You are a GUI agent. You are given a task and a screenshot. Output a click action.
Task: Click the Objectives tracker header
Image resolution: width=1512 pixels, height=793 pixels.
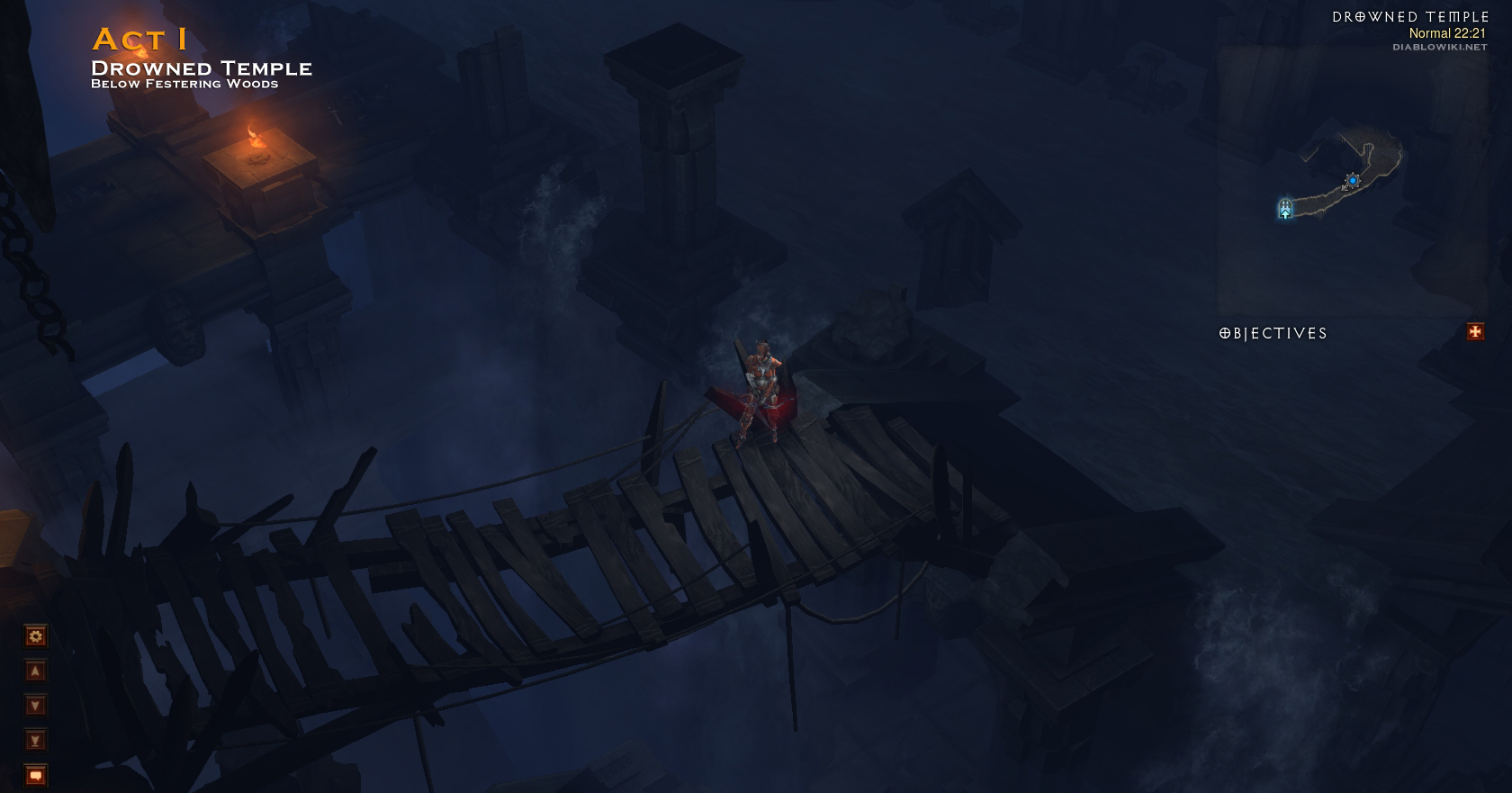[1273, 334]
